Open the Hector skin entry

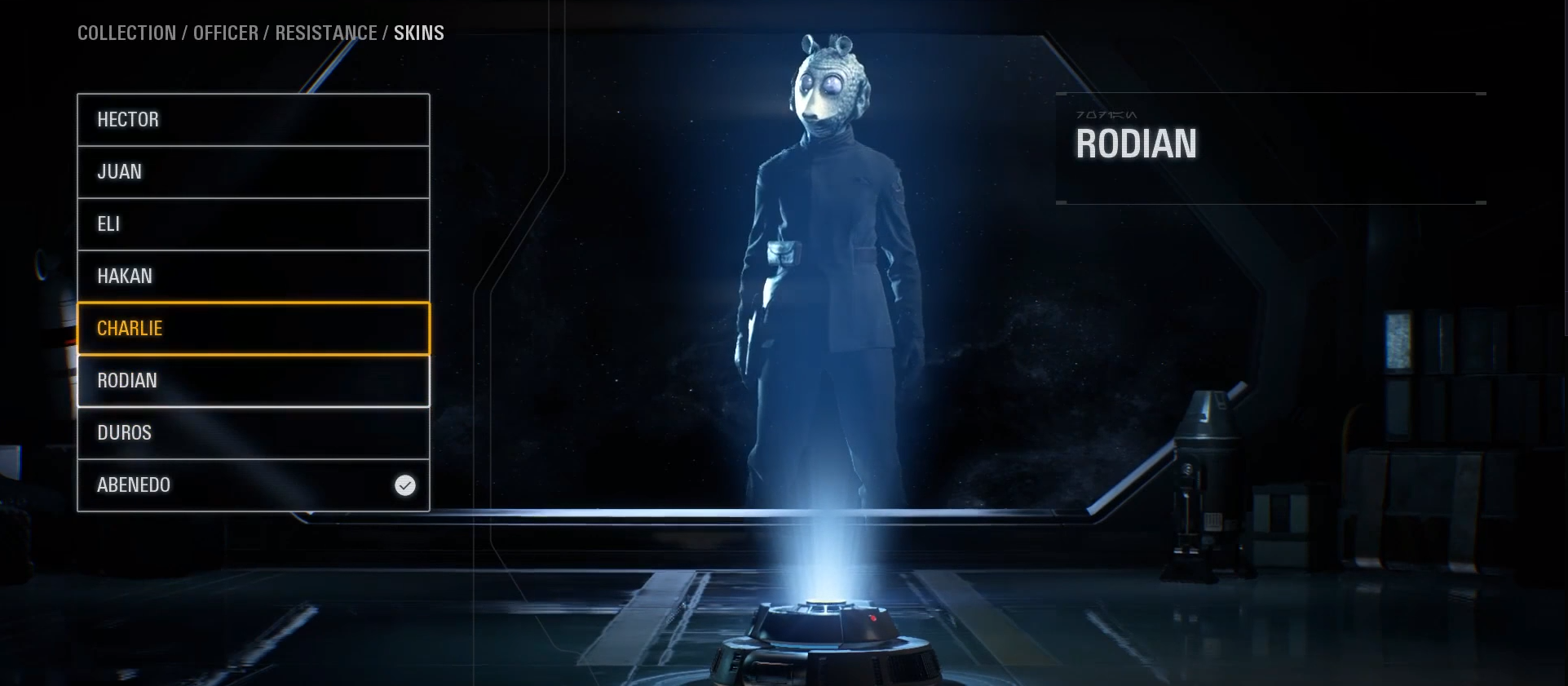253,119
